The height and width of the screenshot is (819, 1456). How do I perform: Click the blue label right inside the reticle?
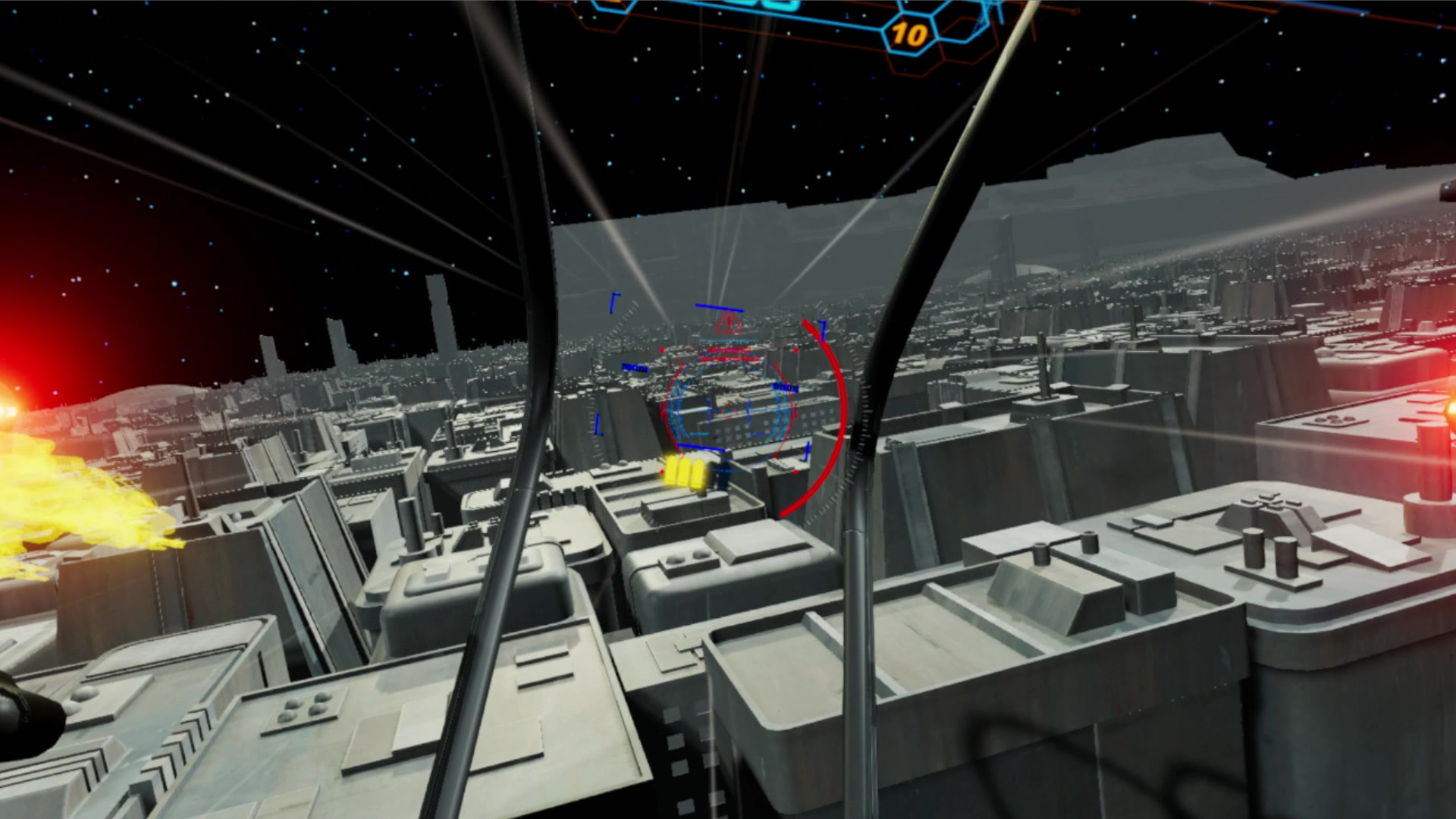[x=784, y=387]
